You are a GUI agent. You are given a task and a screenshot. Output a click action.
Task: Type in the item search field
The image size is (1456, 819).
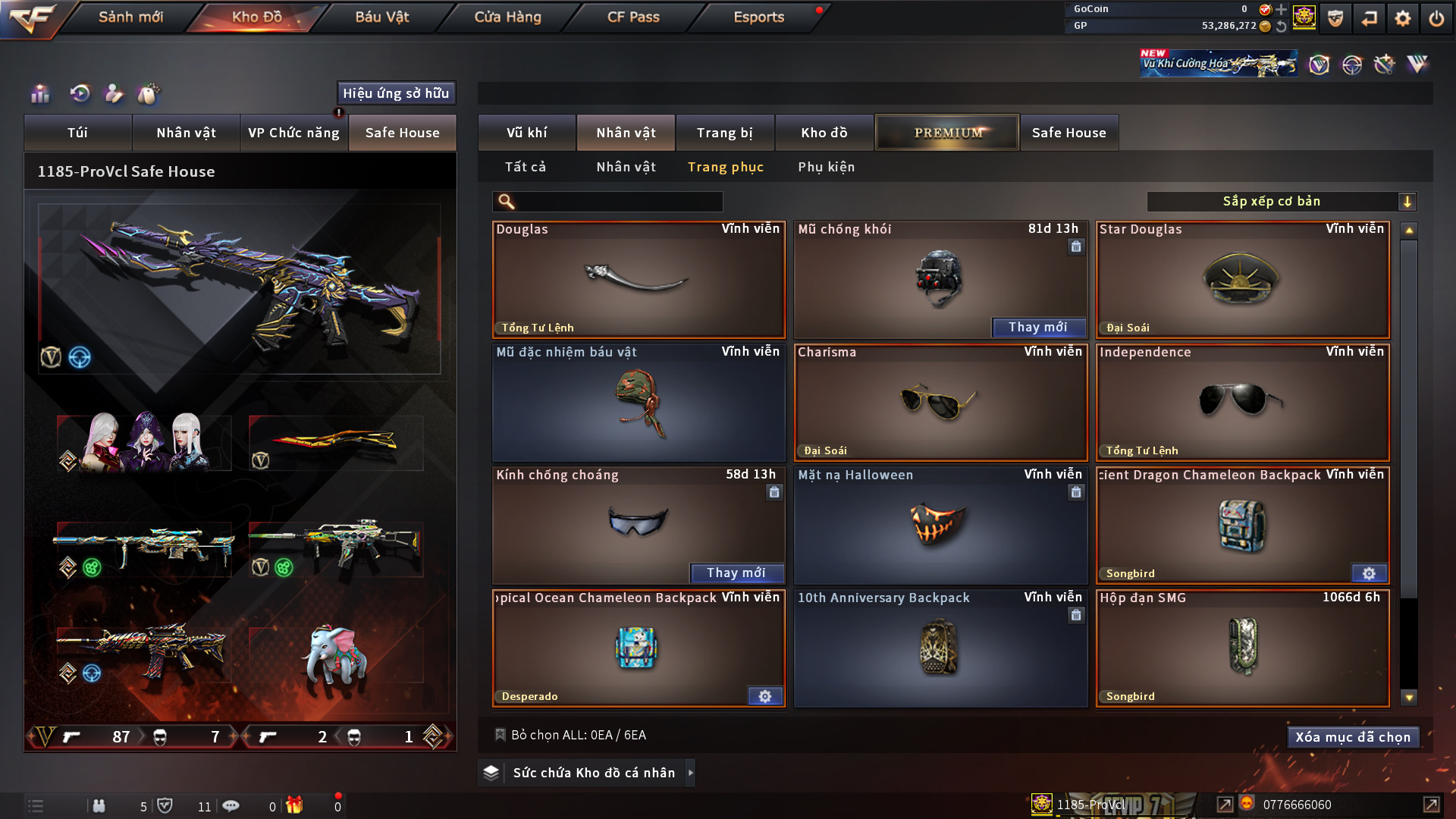click(x=618, y=202)
